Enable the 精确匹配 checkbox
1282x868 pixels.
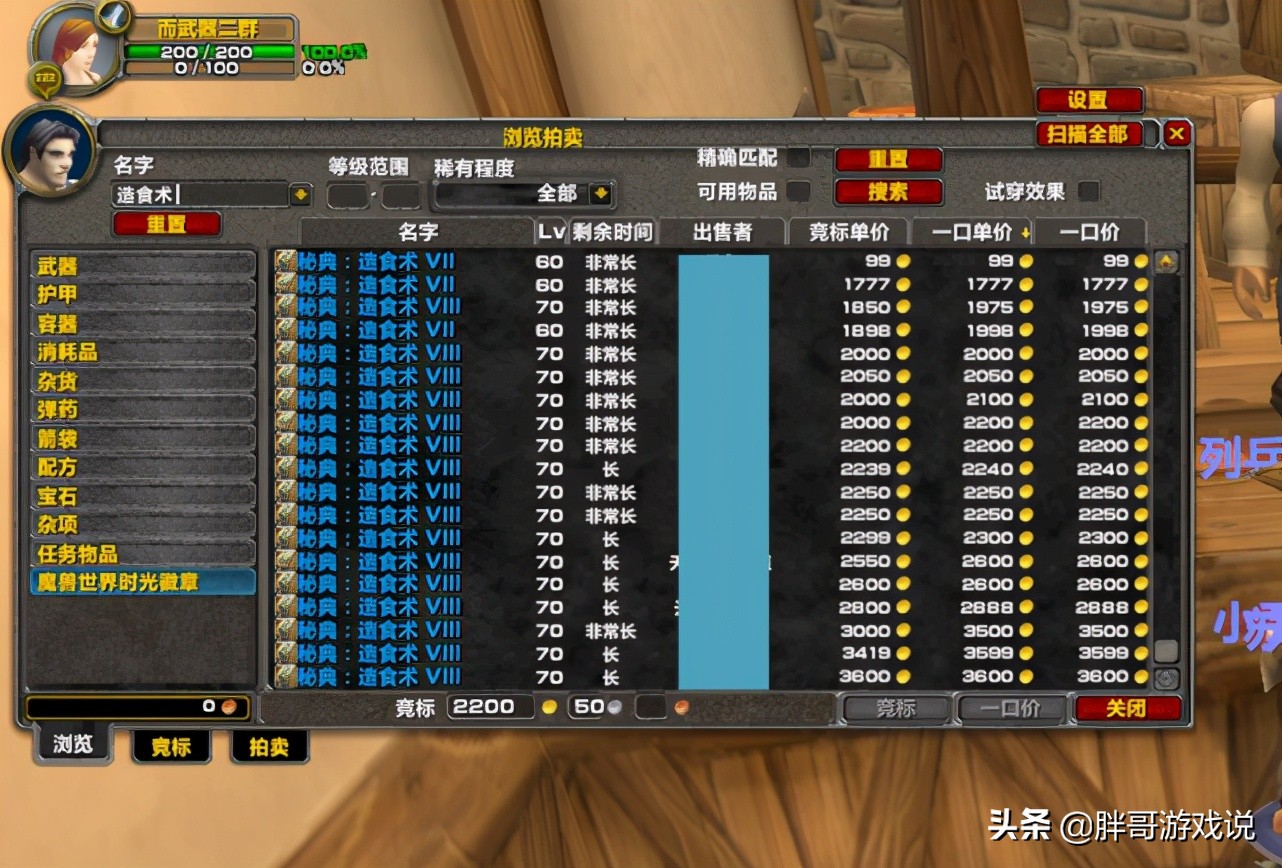click(x=801, y=158)
